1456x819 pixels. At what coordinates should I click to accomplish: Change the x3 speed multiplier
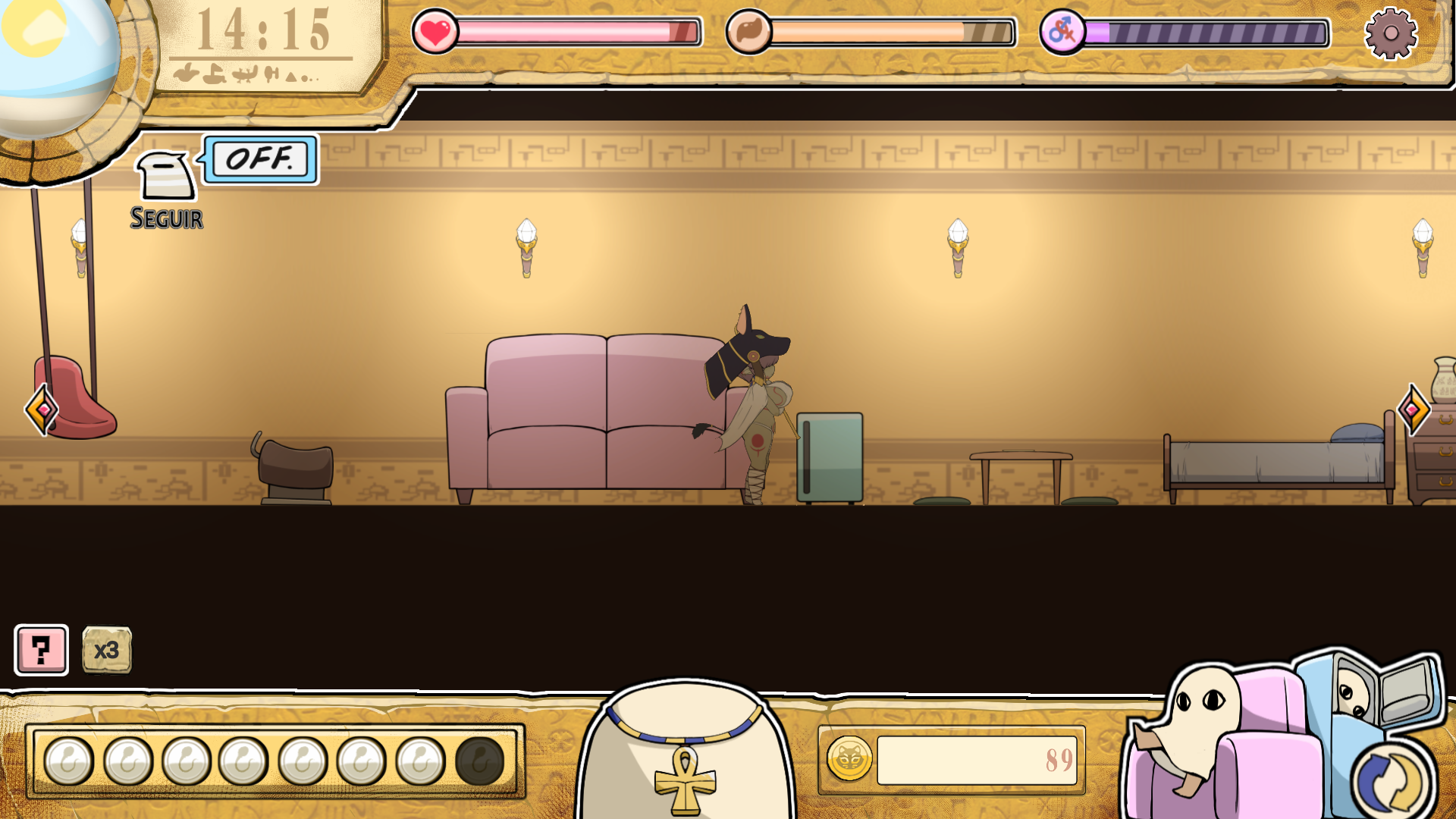point(106,650)
